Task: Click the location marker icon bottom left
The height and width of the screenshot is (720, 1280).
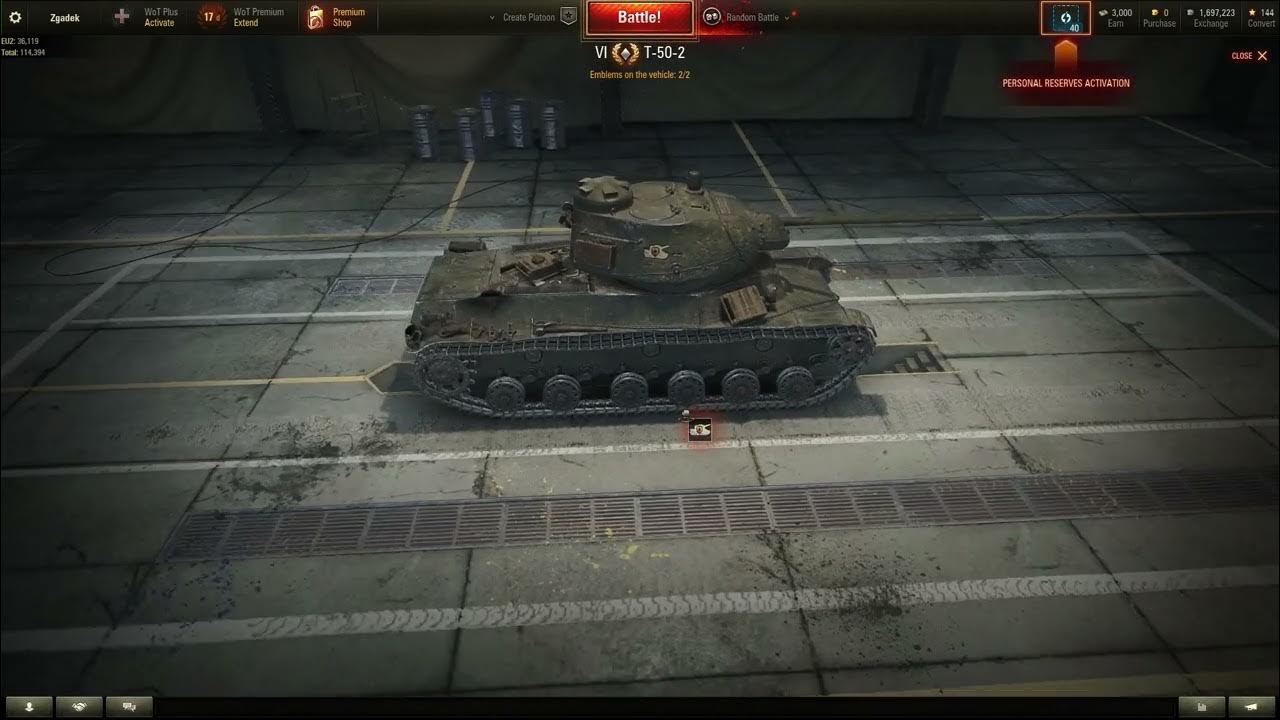Action: [x=29, y=706]
